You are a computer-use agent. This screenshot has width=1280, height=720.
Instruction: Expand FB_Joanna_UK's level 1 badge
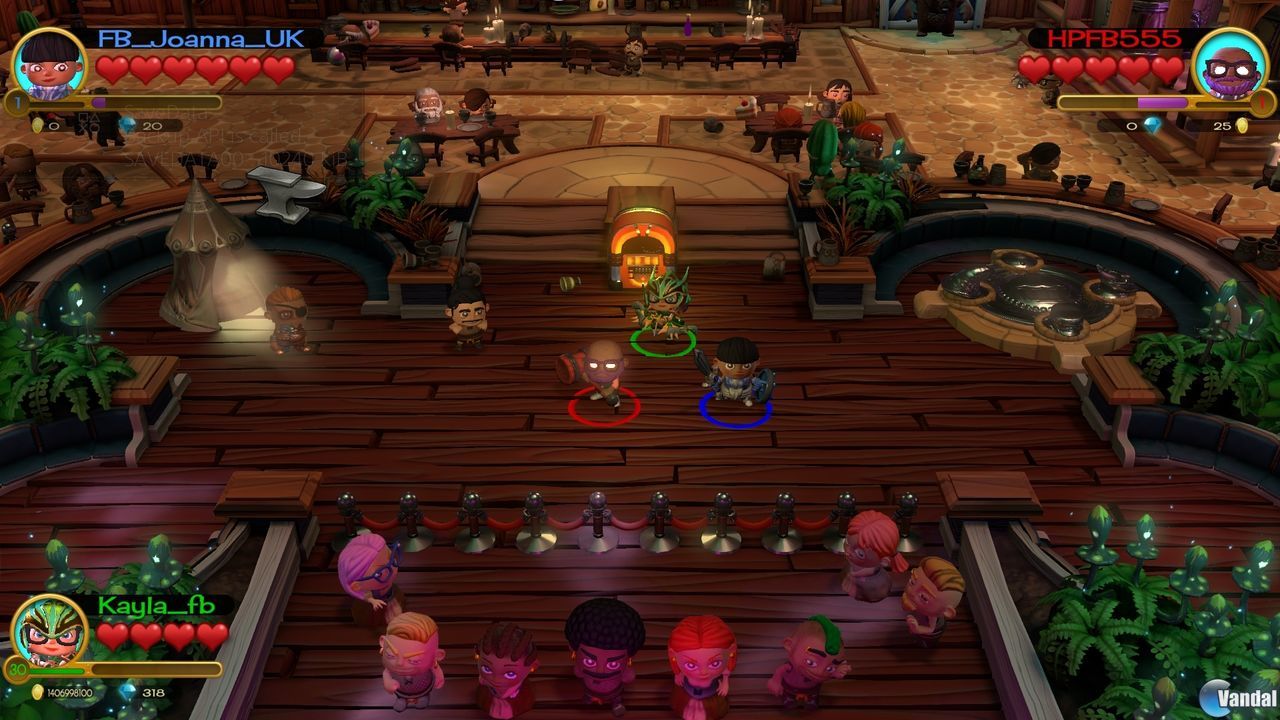click(16, 101)
